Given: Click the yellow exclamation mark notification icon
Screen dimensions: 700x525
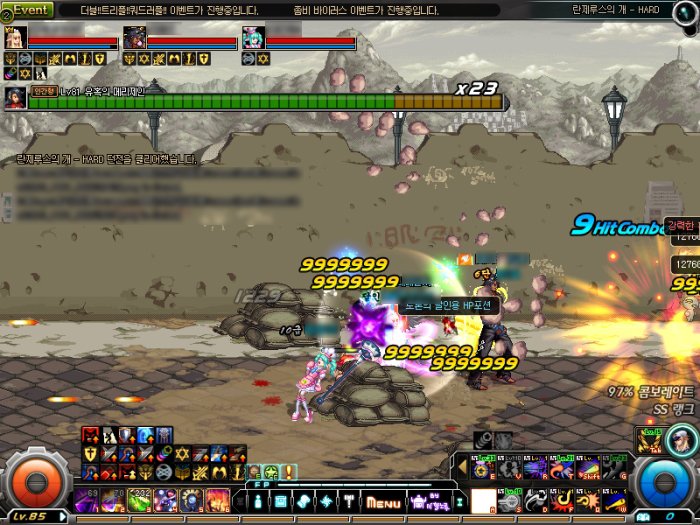Looking at the screenshot, I should (289, 471).
